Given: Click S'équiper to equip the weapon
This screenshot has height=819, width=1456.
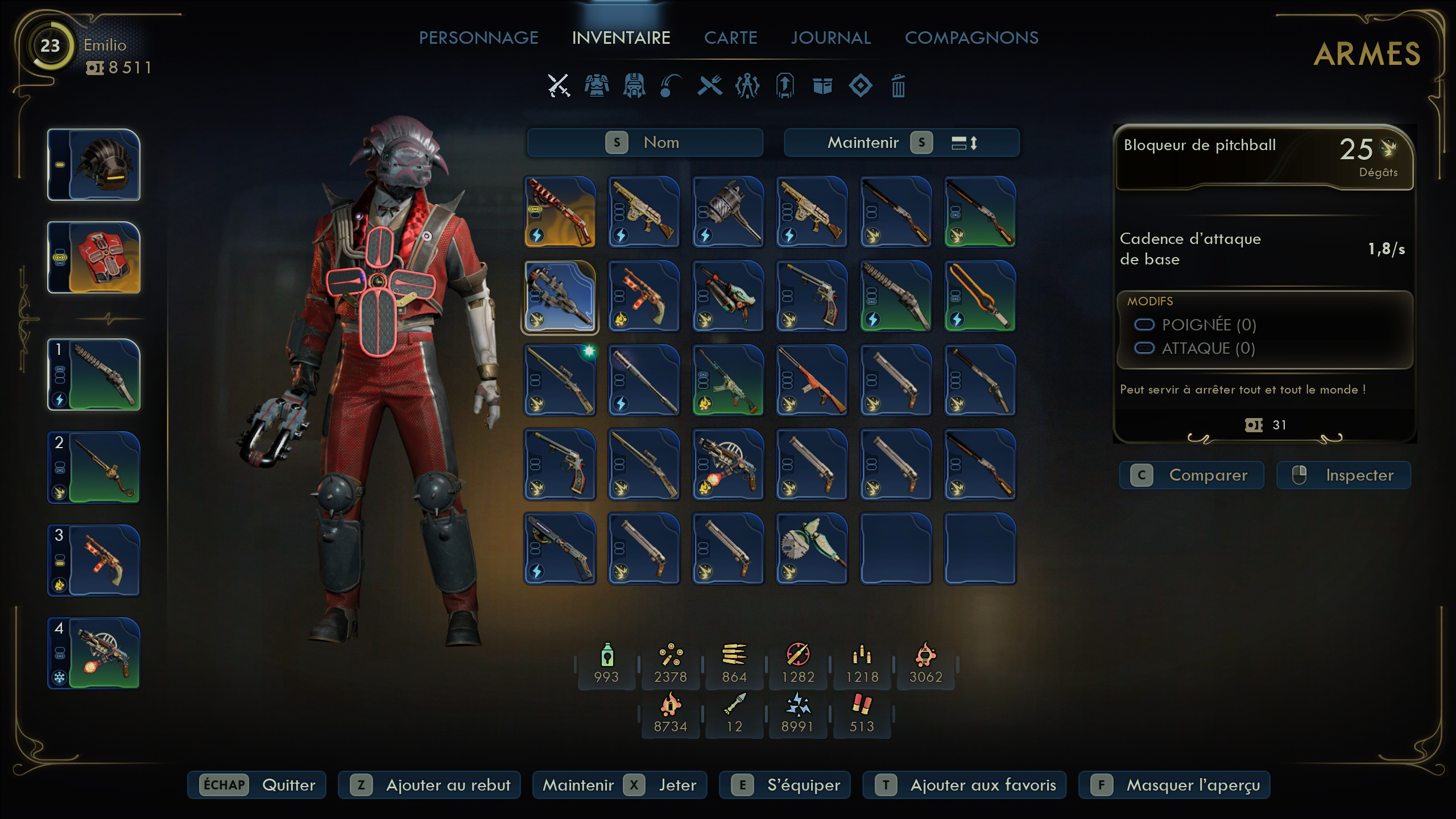Looking at the screenshot, I should (784, 785).
